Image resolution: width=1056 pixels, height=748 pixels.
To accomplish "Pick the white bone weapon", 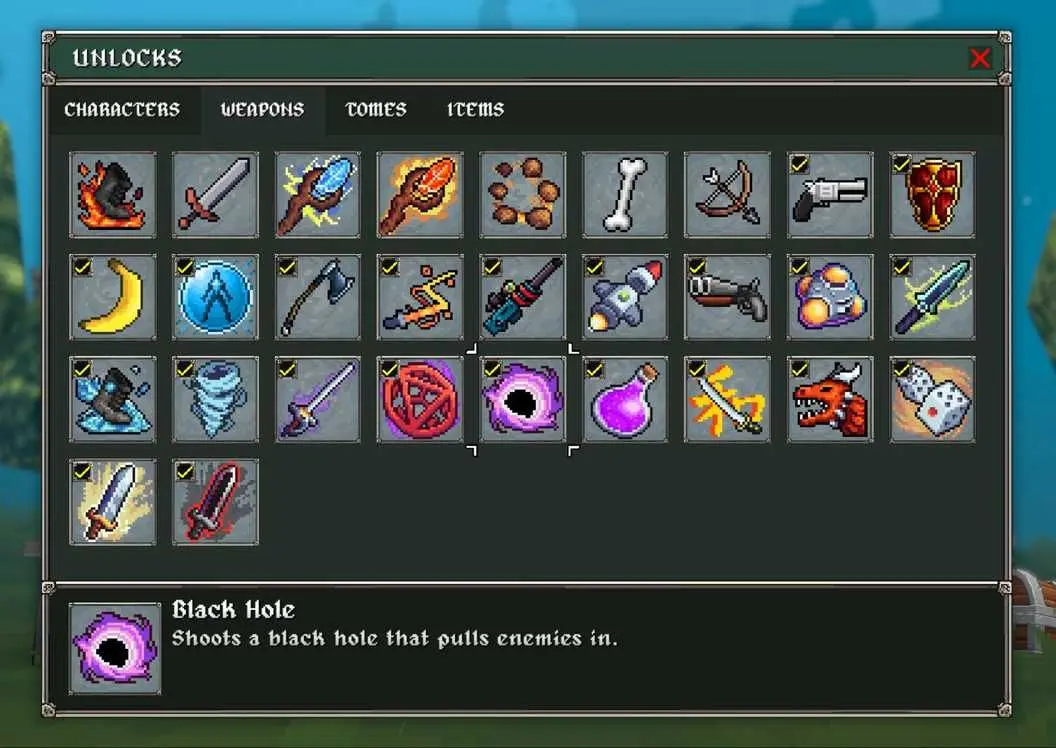I will tap(625, 195).
